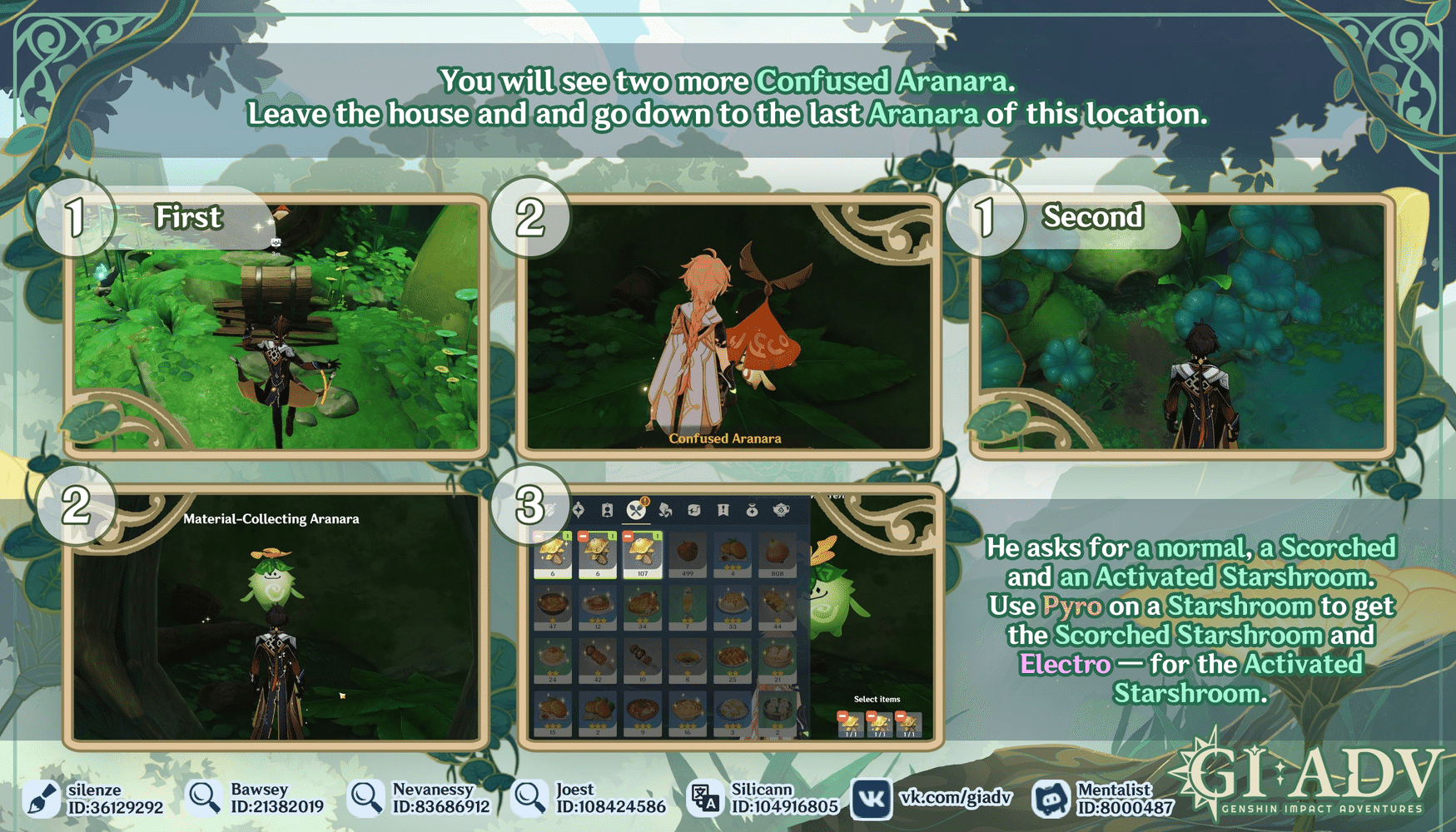Image resolution: width=1456 pixels, height=832 pixels.
Task: Open the Character Profile tab in inventory
Action: [x=607, y=510]
